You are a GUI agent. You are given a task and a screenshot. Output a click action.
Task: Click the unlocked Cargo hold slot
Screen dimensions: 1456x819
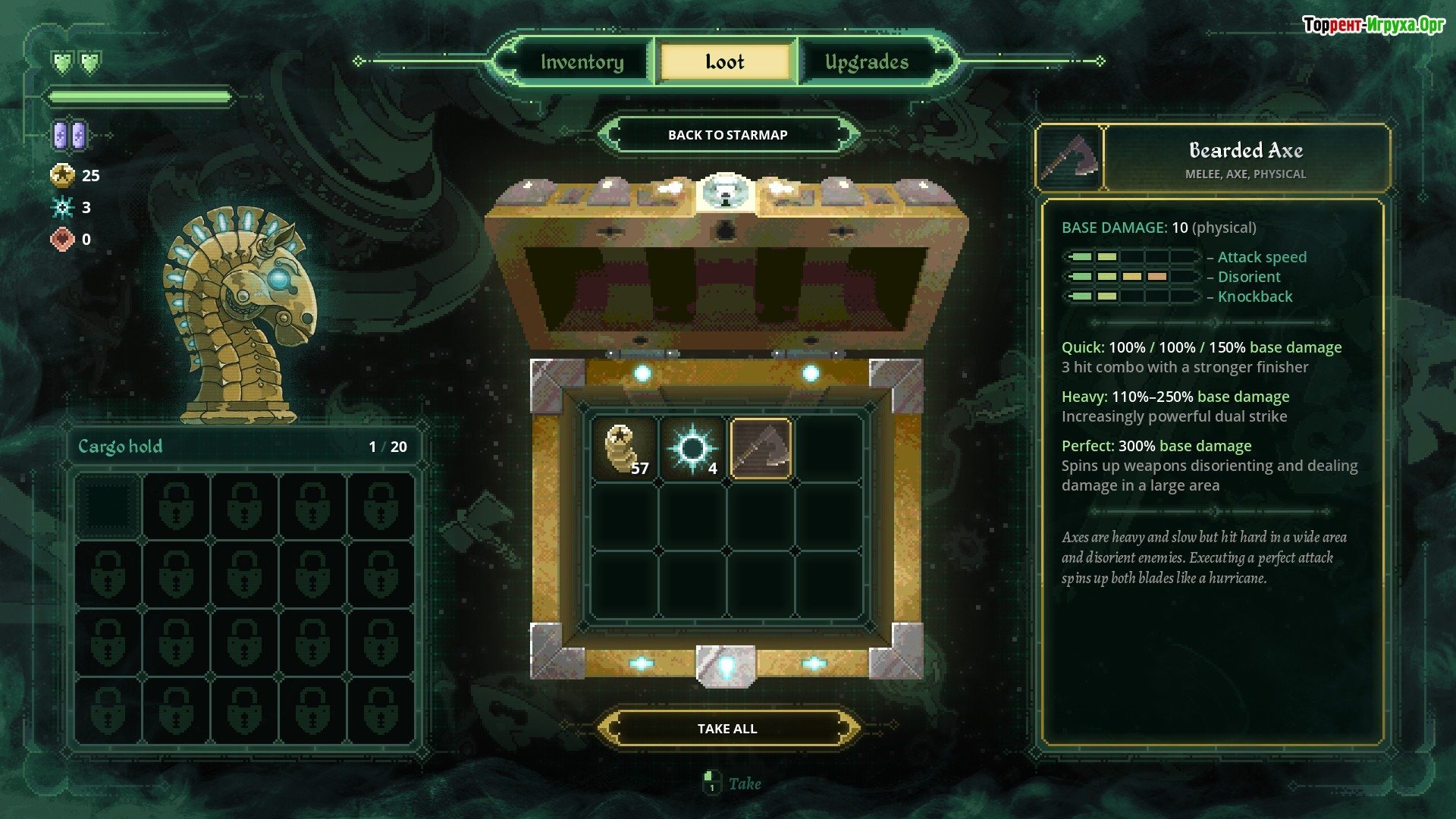point(108,507)
